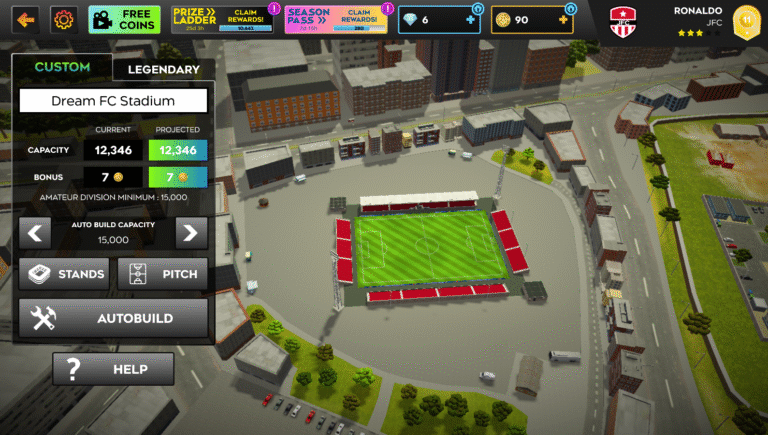Screen dimensions: 768x435
Task: Open the JFC club badge profile
Action: click(624, 21)
